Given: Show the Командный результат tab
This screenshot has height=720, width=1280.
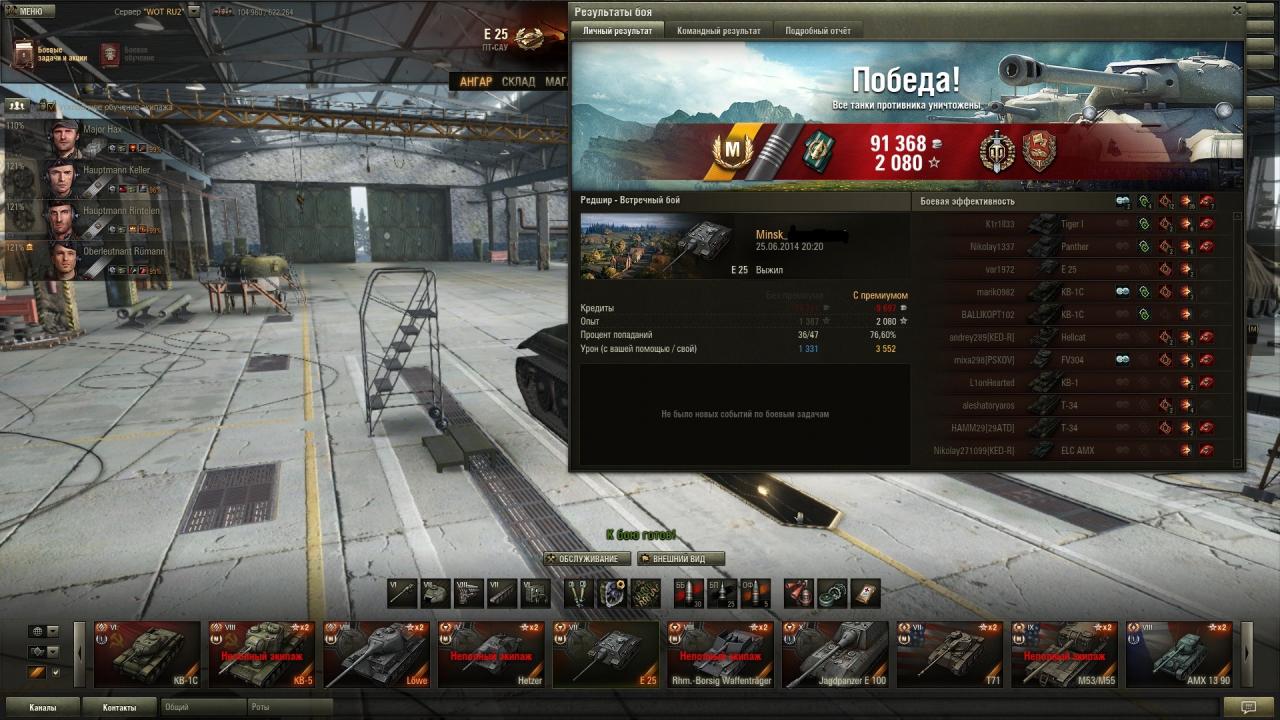Looking at the screenshot, I should [718, 31].
